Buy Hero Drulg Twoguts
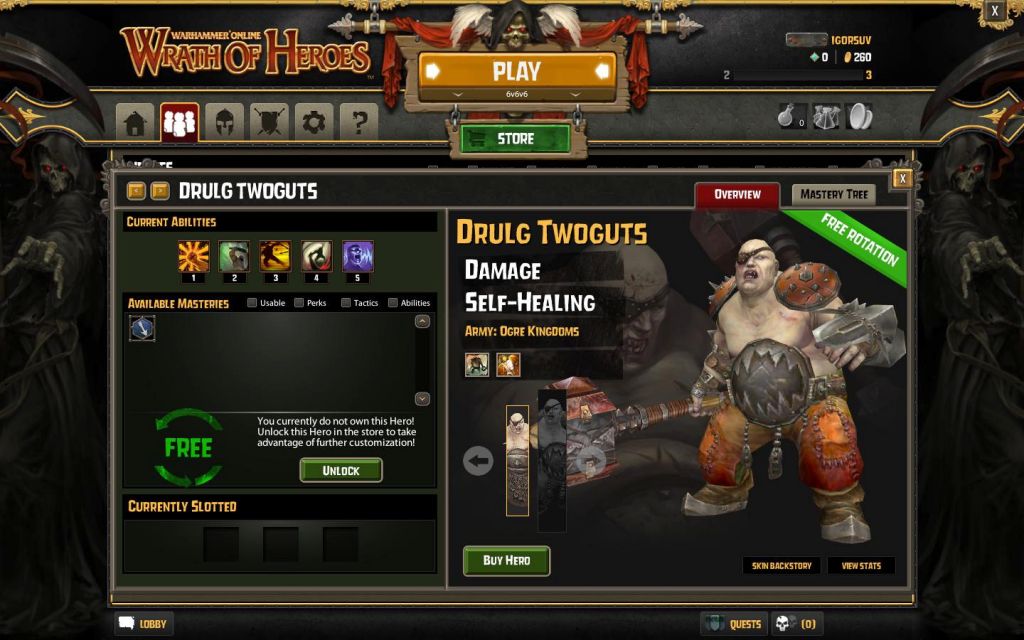The width and height of the screenshot is (1024, 640). pyautogui.click(x=506, y=560)
